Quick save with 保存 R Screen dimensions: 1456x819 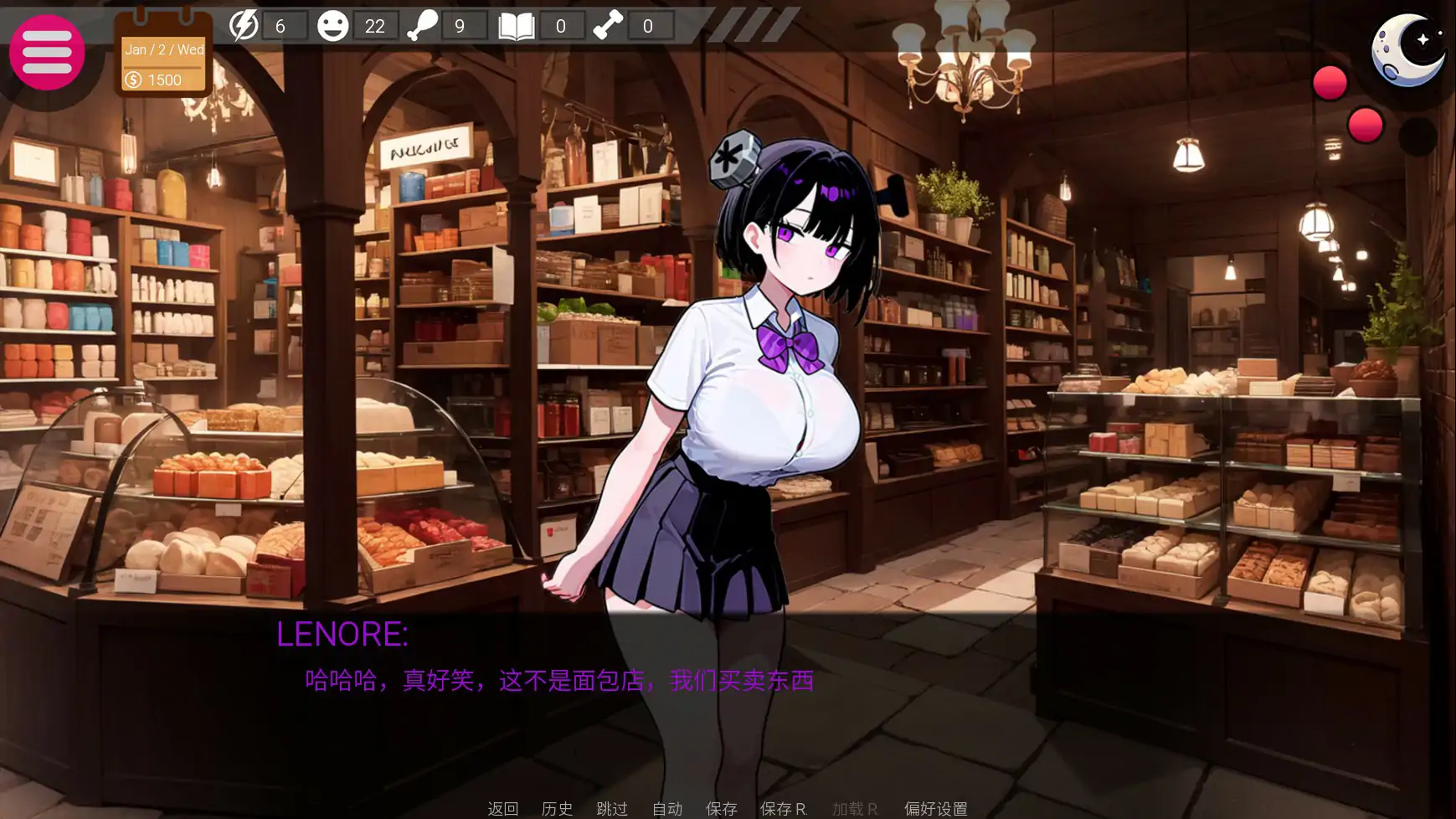(x=783, y=808)
